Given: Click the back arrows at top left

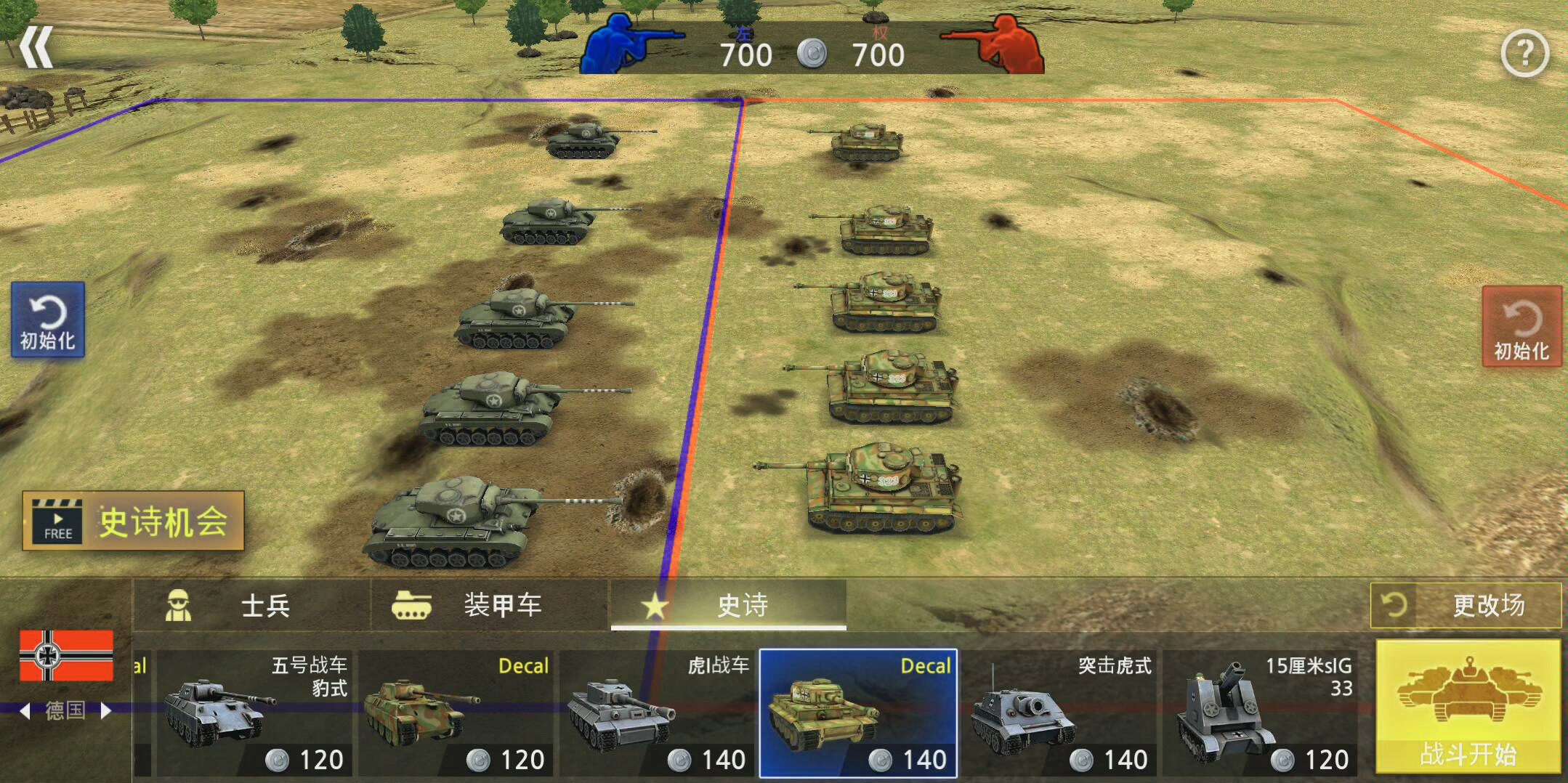Looking at the screenshot, I should point(36,45).
